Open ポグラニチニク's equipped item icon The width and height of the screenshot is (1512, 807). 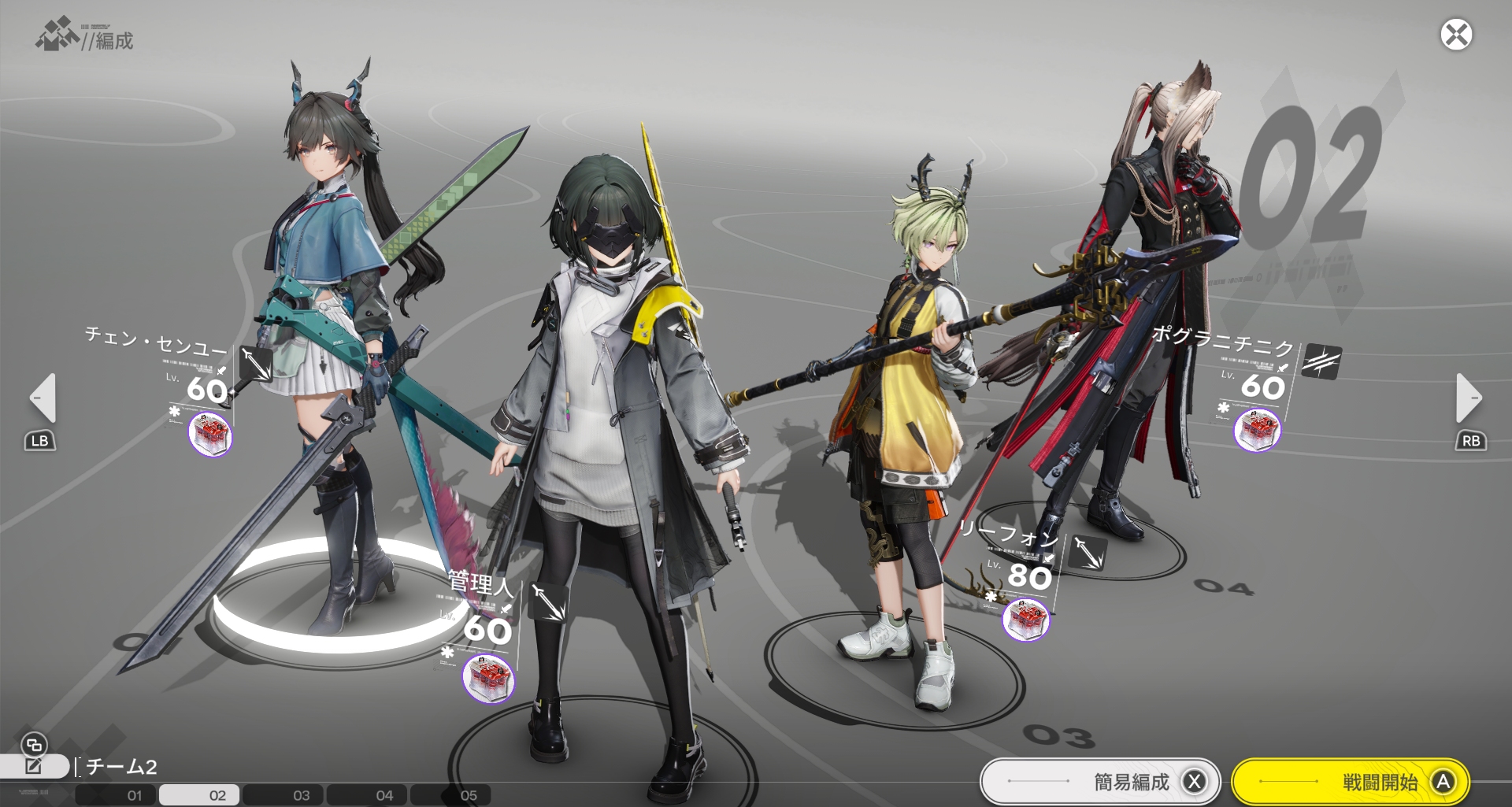point(1257,430)
